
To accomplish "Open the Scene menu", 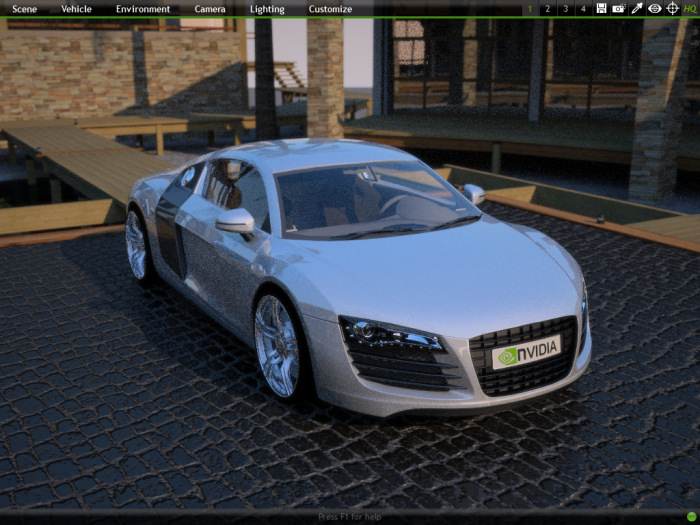I will (x=24, y=9).
